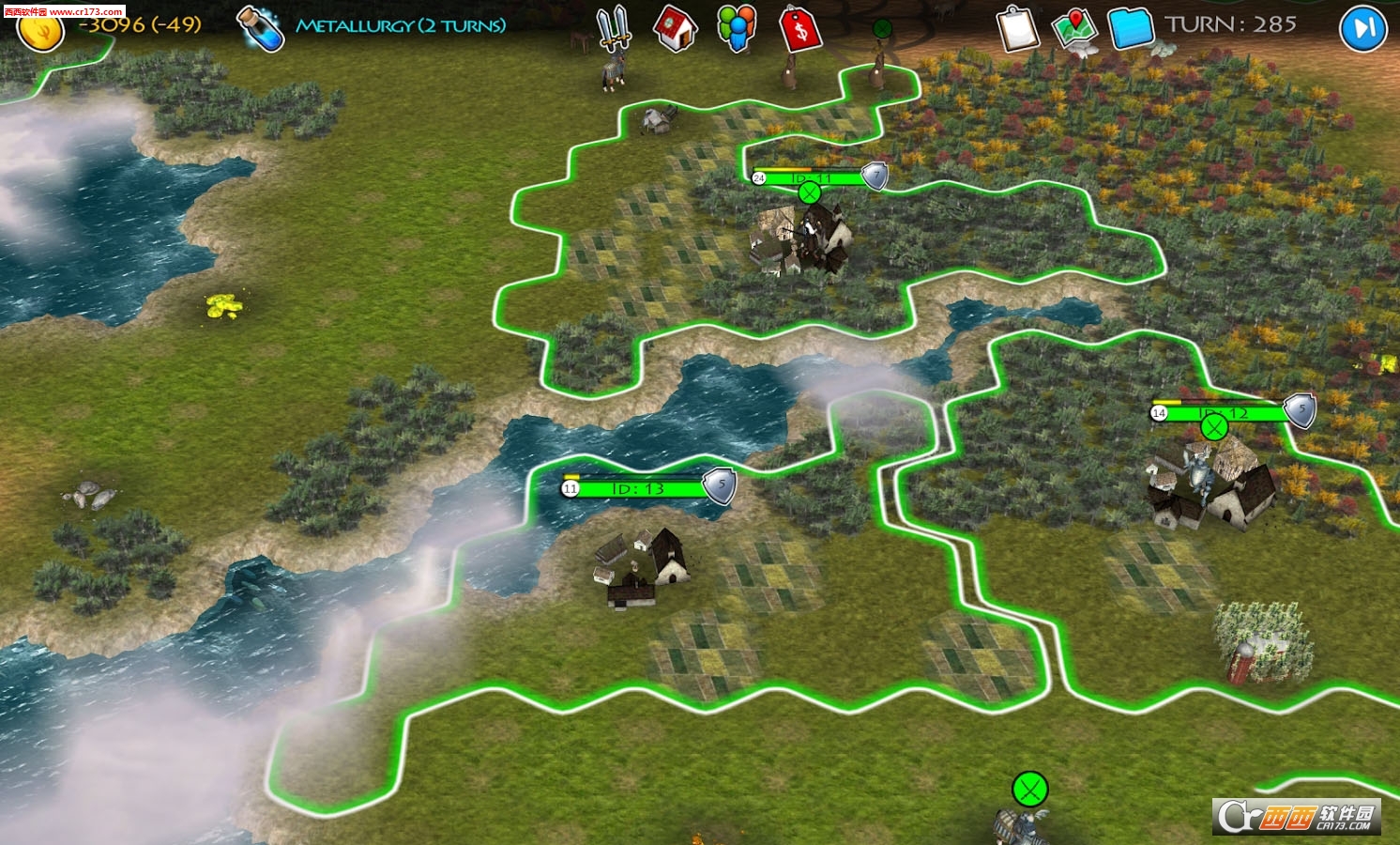1400x845 pixels.
Task: Click the gold coin treasury icon
Action: (x=41, y=29)
